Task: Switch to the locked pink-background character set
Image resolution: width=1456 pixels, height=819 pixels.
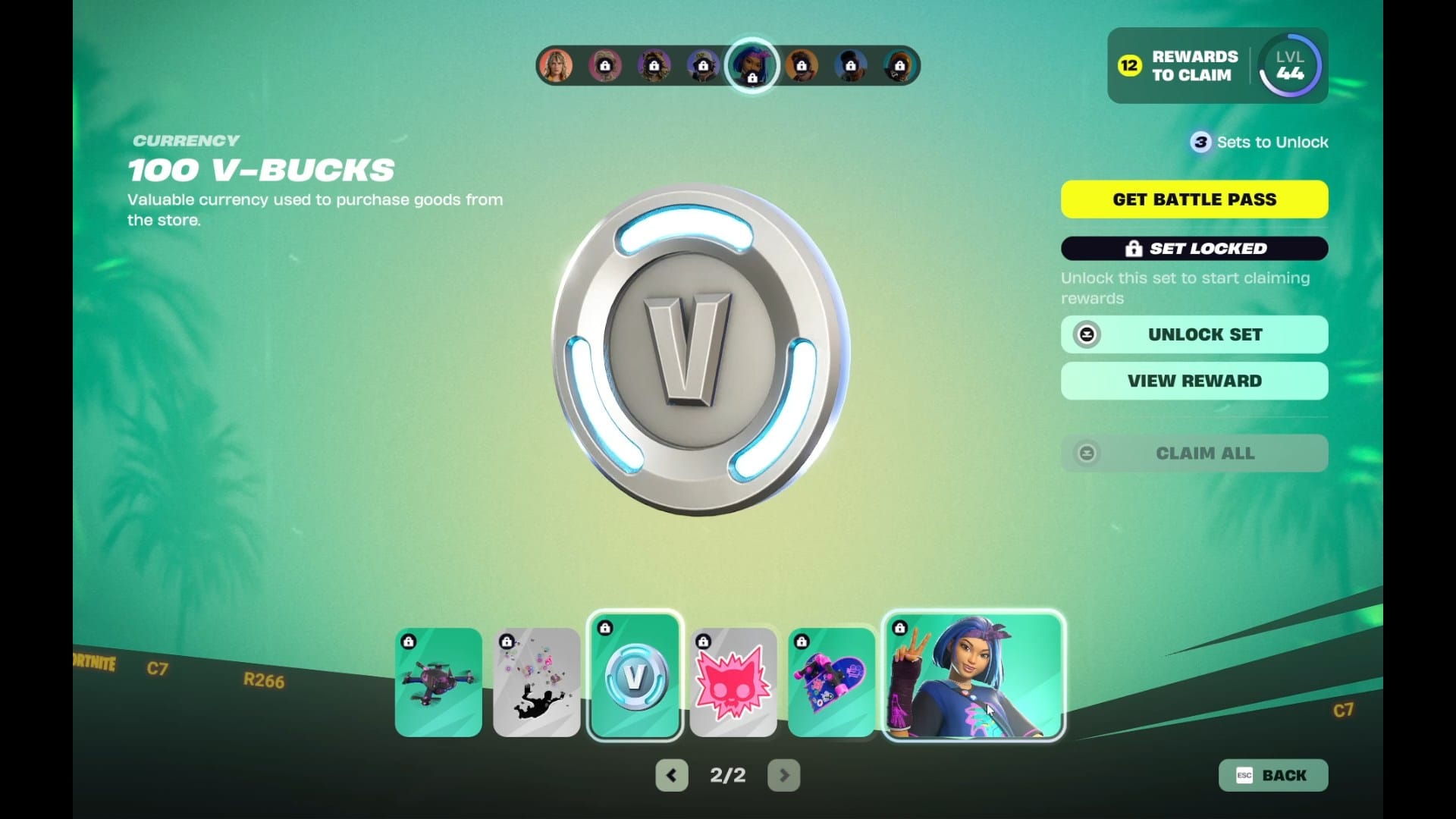Action: point(605,66)
